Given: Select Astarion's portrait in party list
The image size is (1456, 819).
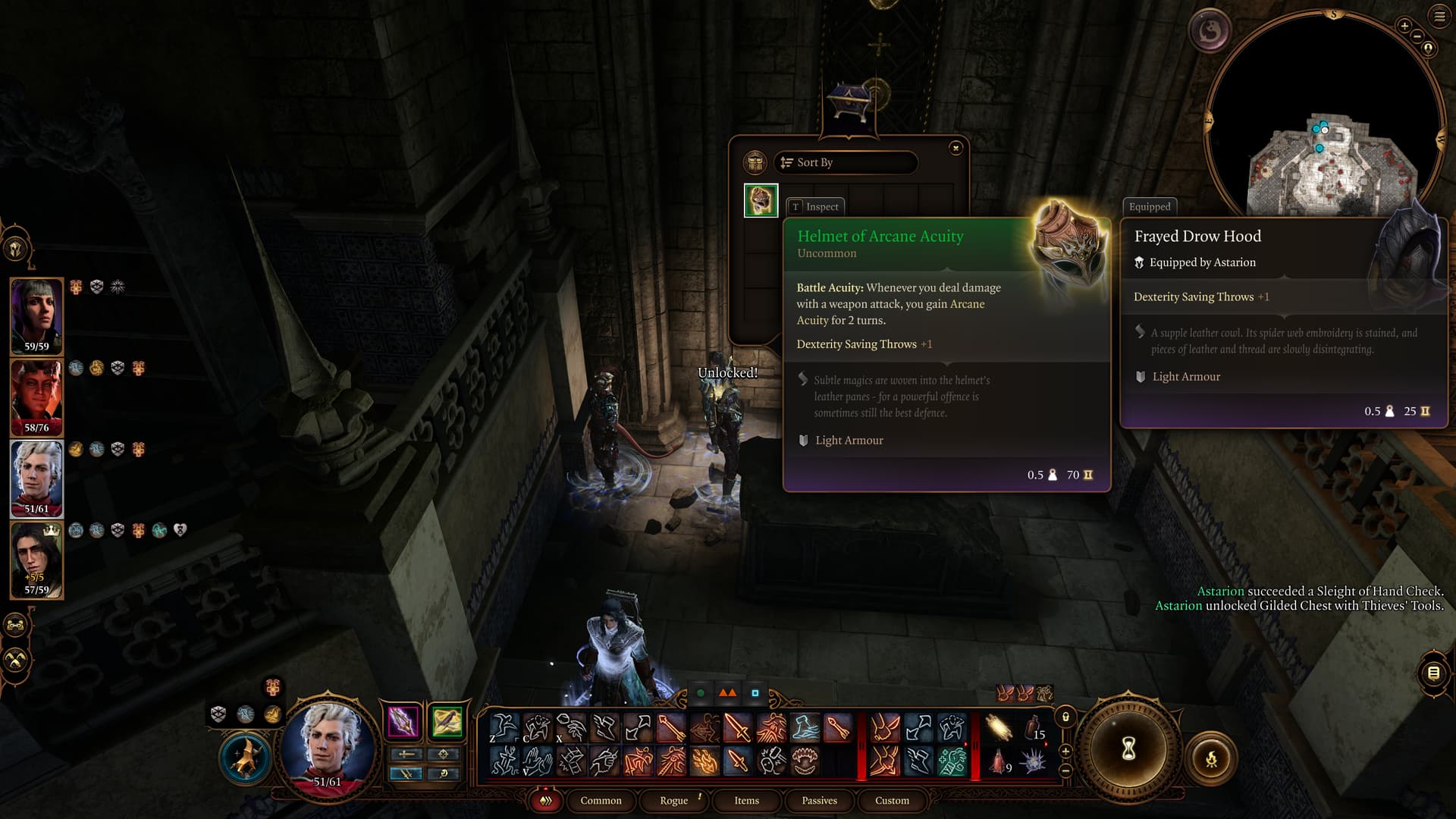Looking at the screenshot, I should [36, 478].
